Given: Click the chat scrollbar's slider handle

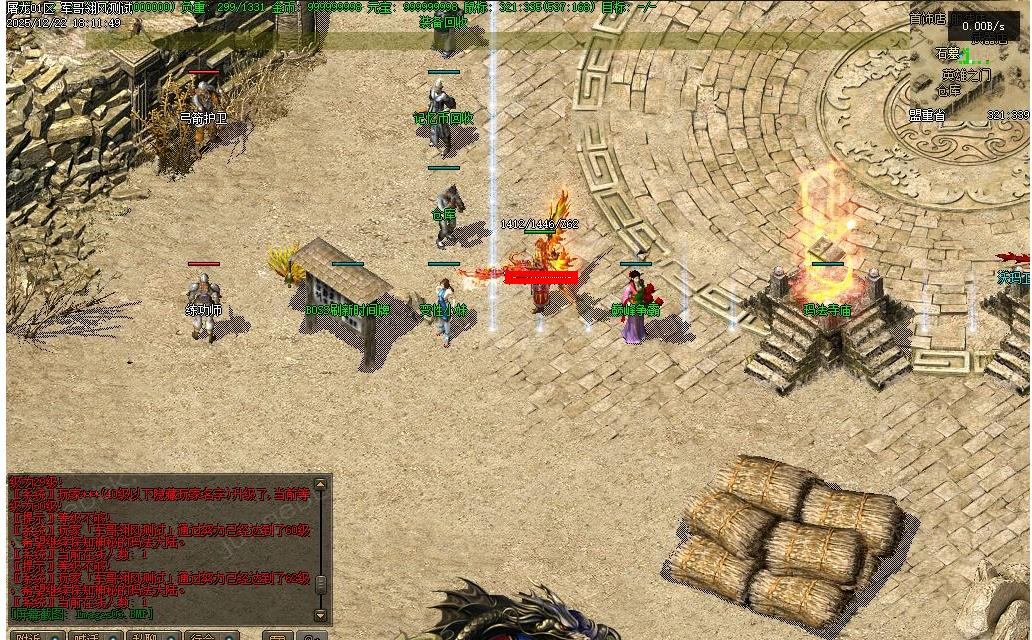Looking at the screenshot, I should pyautogui.click(x=320, y=584).
